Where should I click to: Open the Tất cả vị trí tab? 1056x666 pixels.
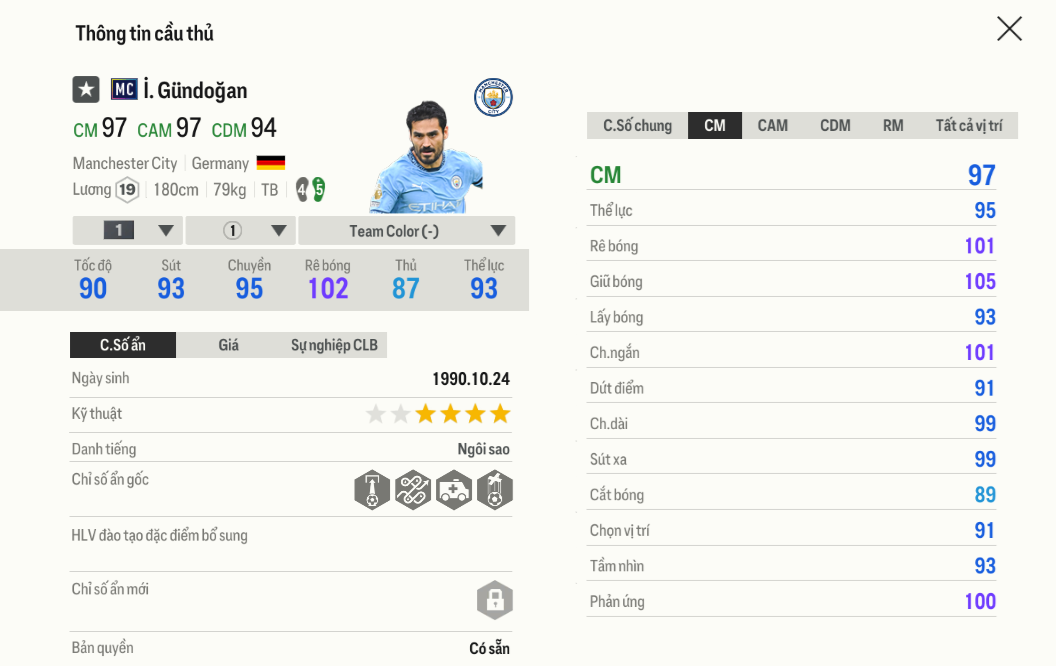(968, 126)
